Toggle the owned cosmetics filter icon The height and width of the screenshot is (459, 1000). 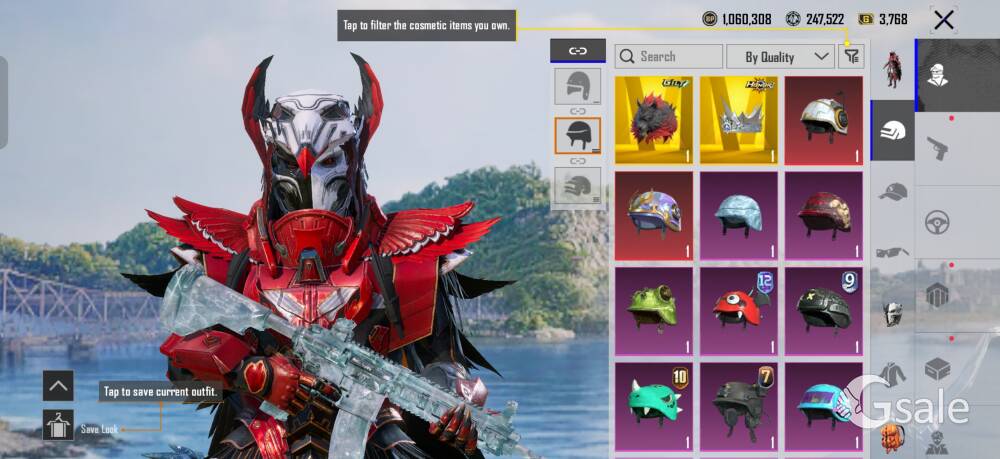coord(851,57)
